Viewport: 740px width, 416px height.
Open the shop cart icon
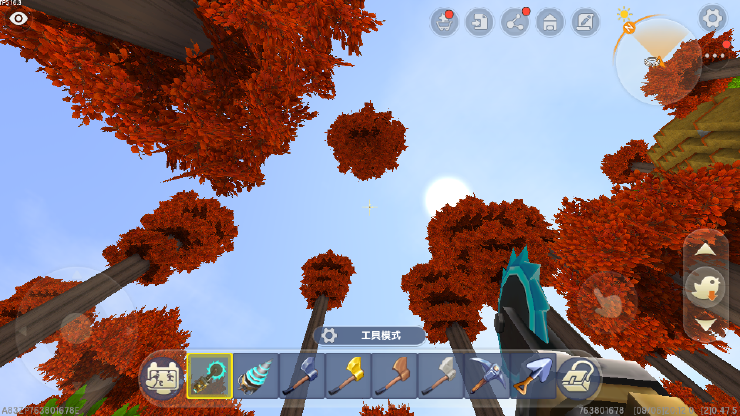(x=444, y=22)
